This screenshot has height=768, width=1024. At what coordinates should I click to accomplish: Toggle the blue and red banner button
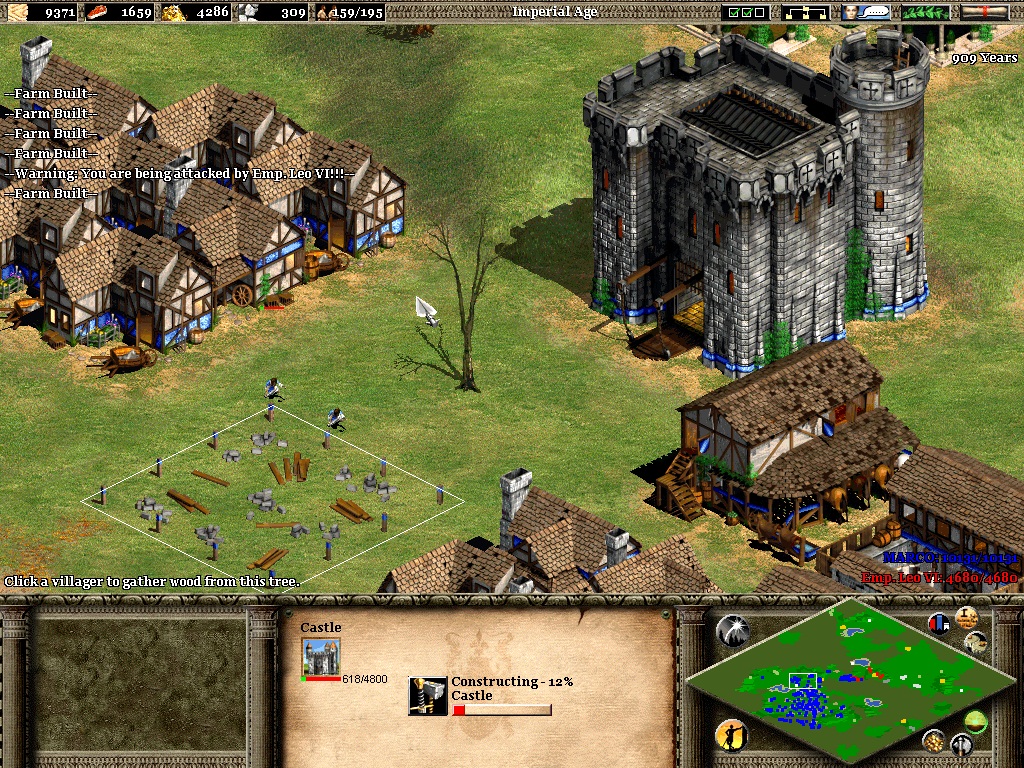[x=938, y=623]
